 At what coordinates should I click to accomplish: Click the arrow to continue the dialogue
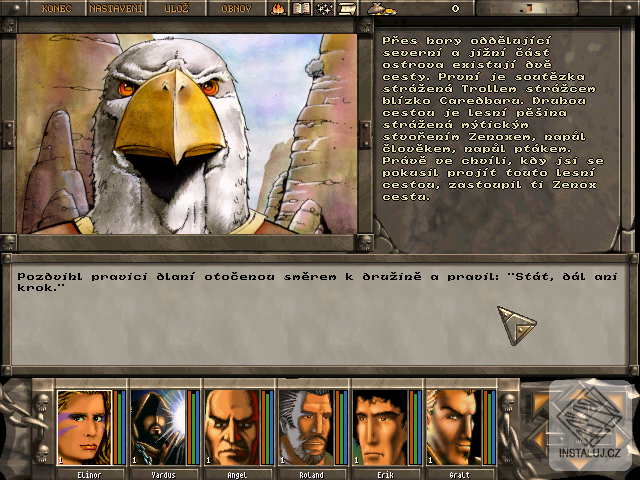pos(517,325)
